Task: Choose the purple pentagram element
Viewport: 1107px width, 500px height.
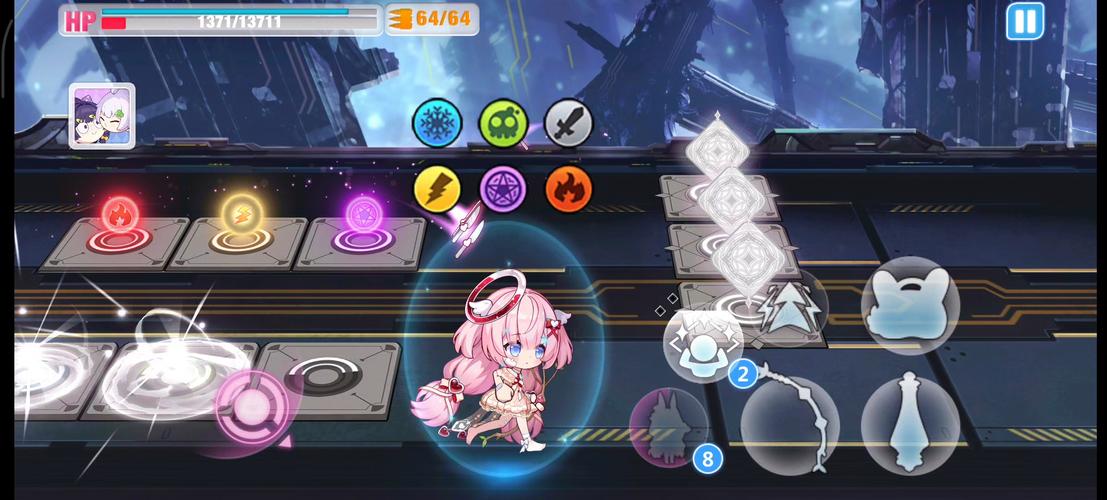Action: [x=503, y=188]
